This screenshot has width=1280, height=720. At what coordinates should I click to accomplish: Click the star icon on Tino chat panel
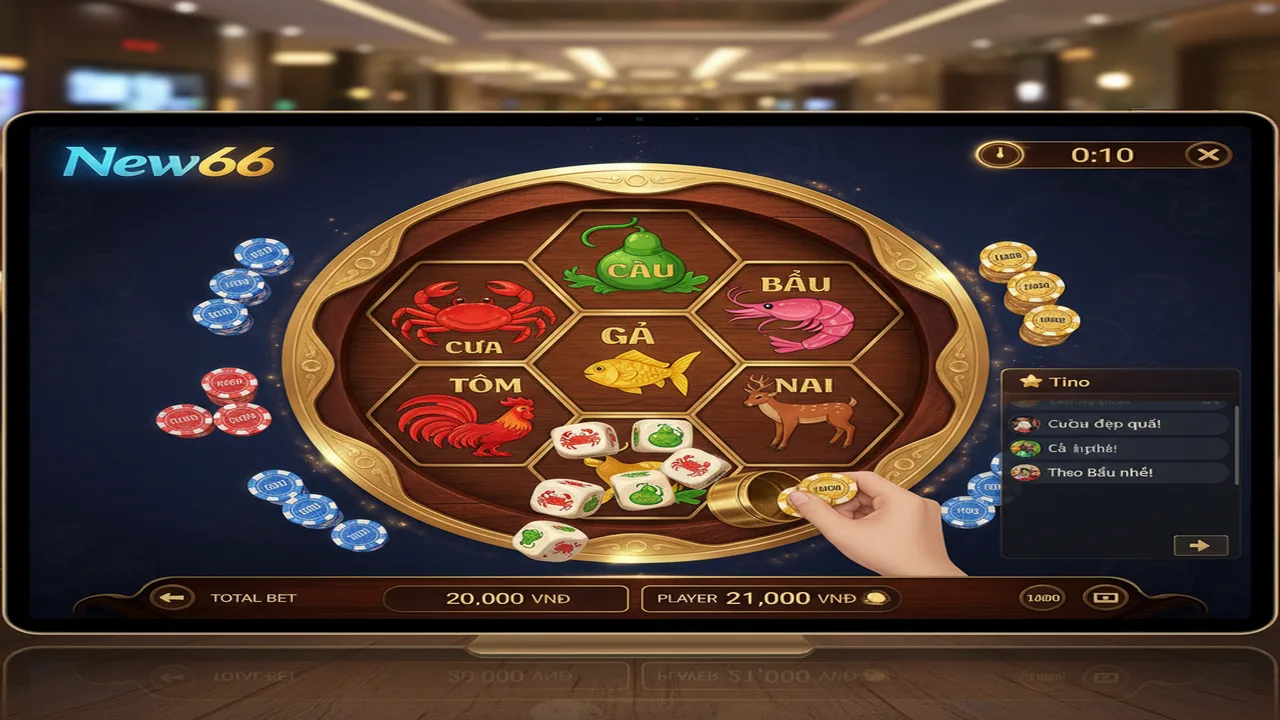point(1030,381)
